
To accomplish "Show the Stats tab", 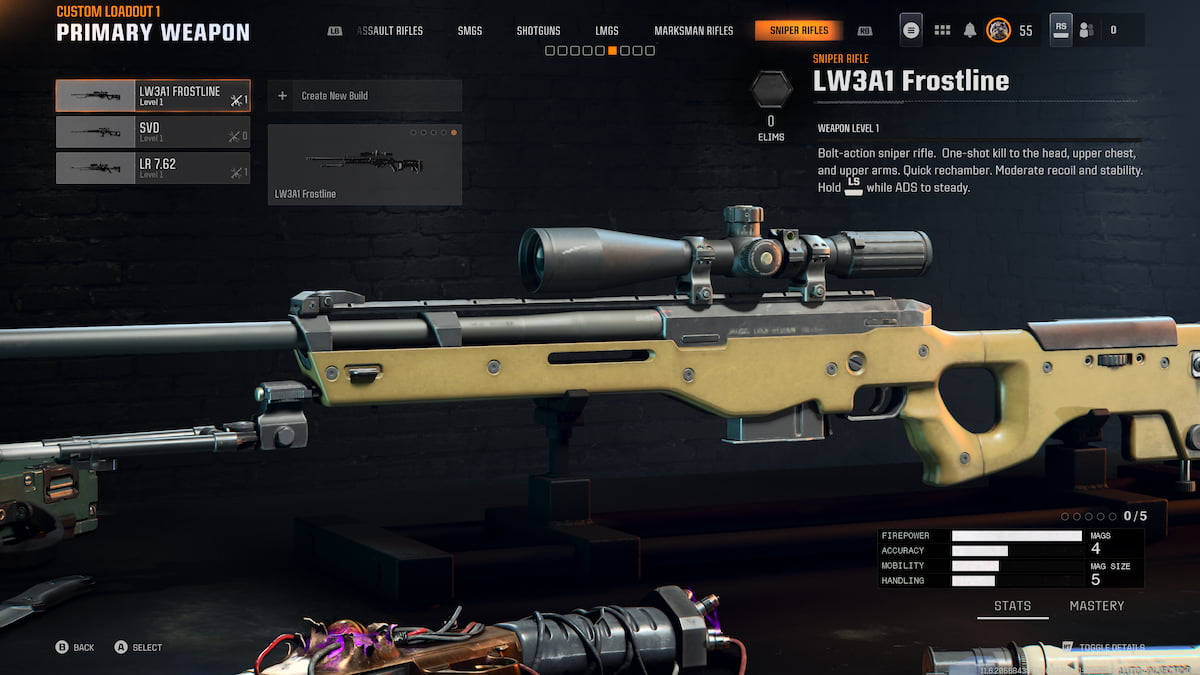I will 1013,606.
